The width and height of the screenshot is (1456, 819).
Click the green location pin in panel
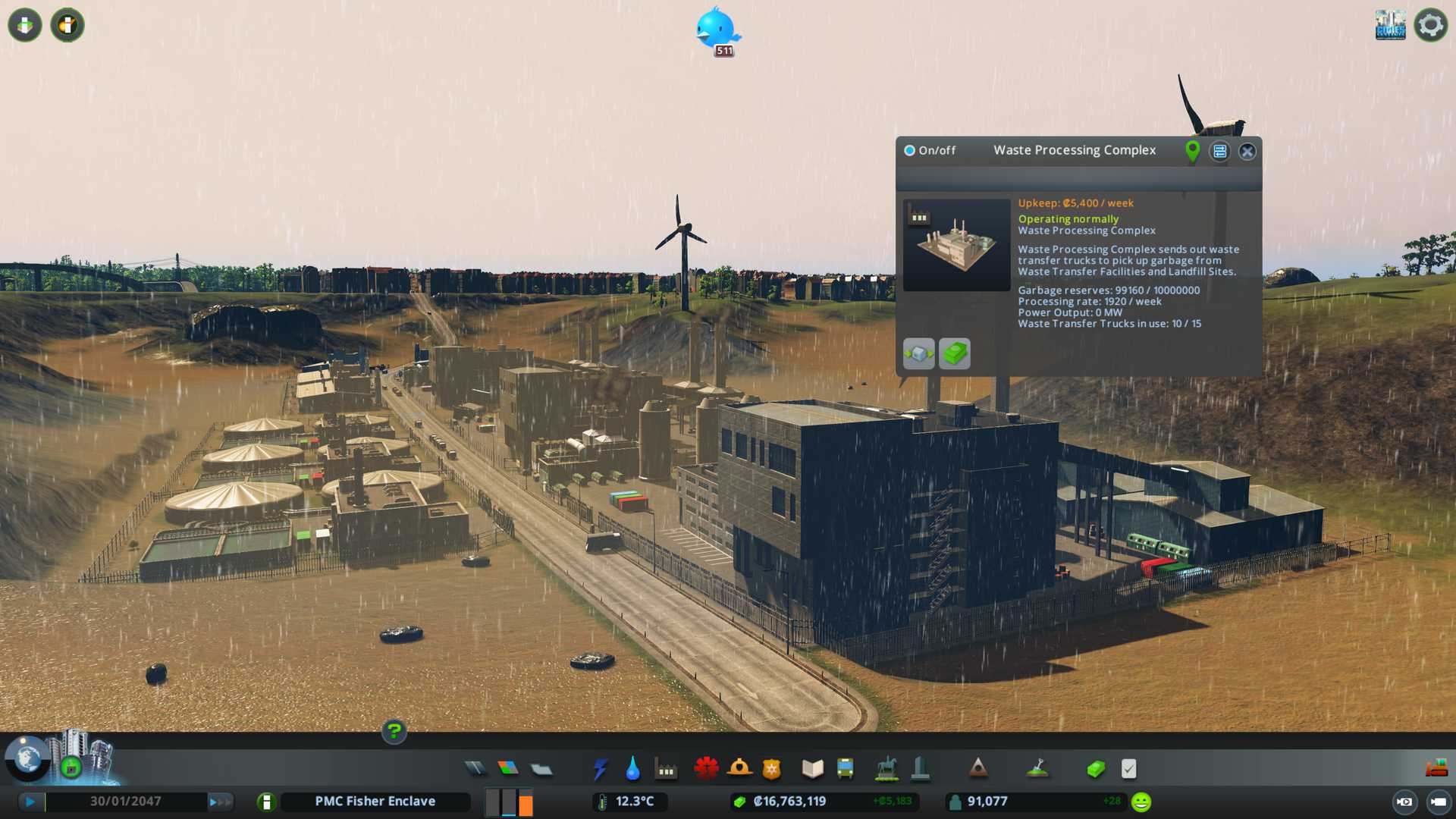click(1192, 152)
